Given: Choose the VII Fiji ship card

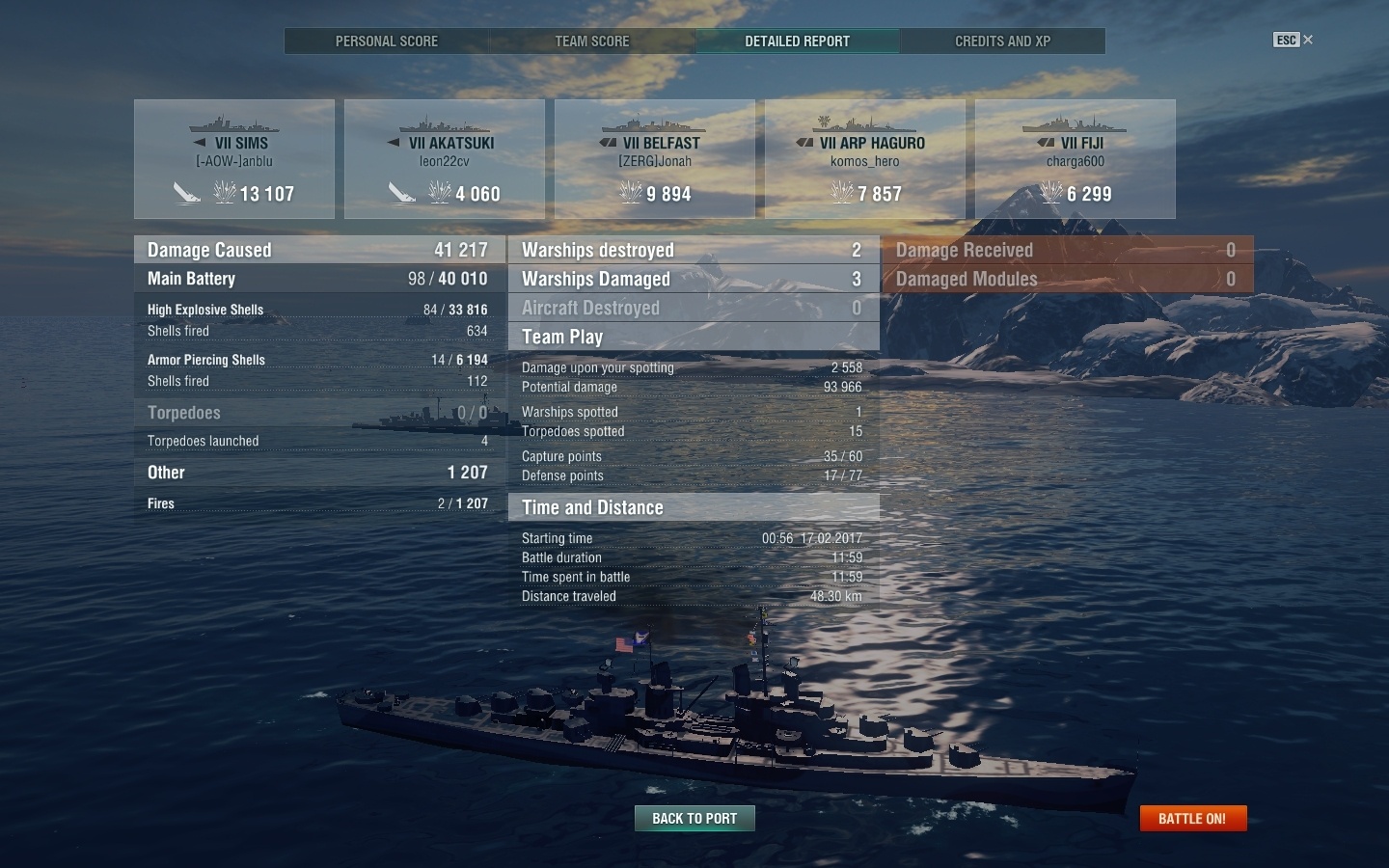Looking at the screenshot, I should point(1076,159).
